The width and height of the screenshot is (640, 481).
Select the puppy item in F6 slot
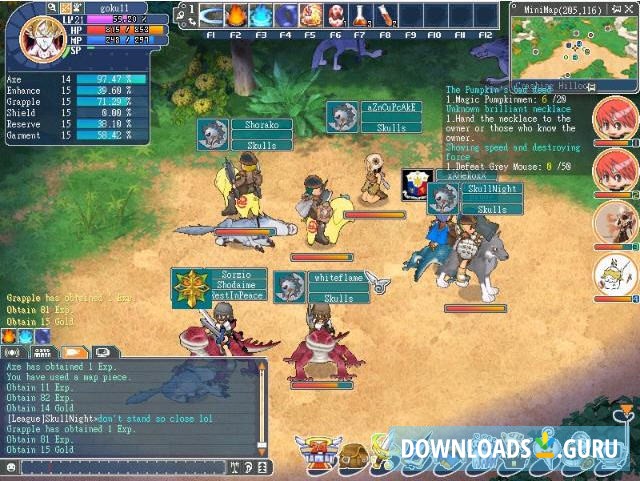click(x=336, y=16)
